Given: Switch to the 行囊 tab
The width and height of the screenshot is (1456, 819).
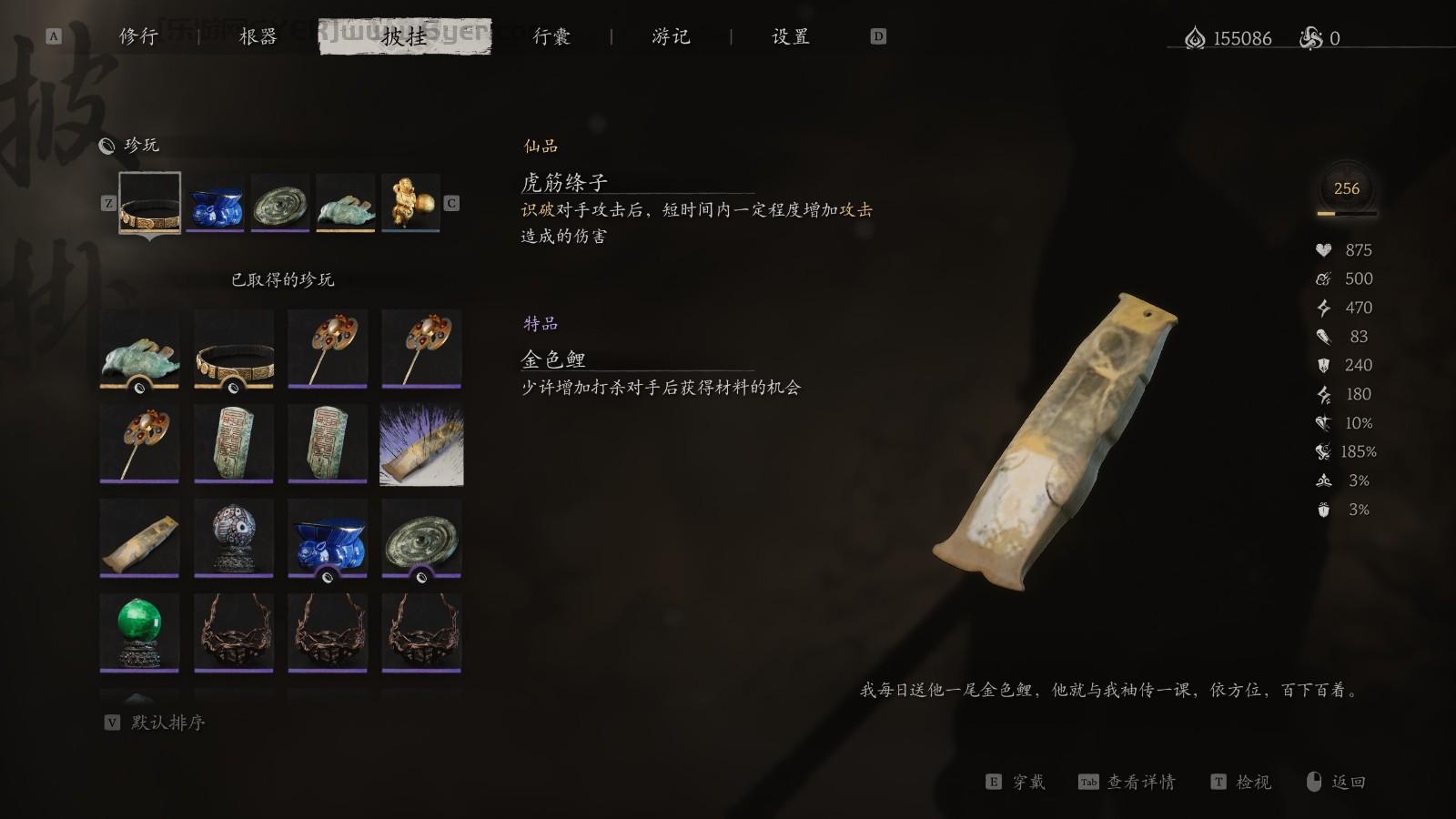Looking at the screenshot, I should [x=551, y=38].
